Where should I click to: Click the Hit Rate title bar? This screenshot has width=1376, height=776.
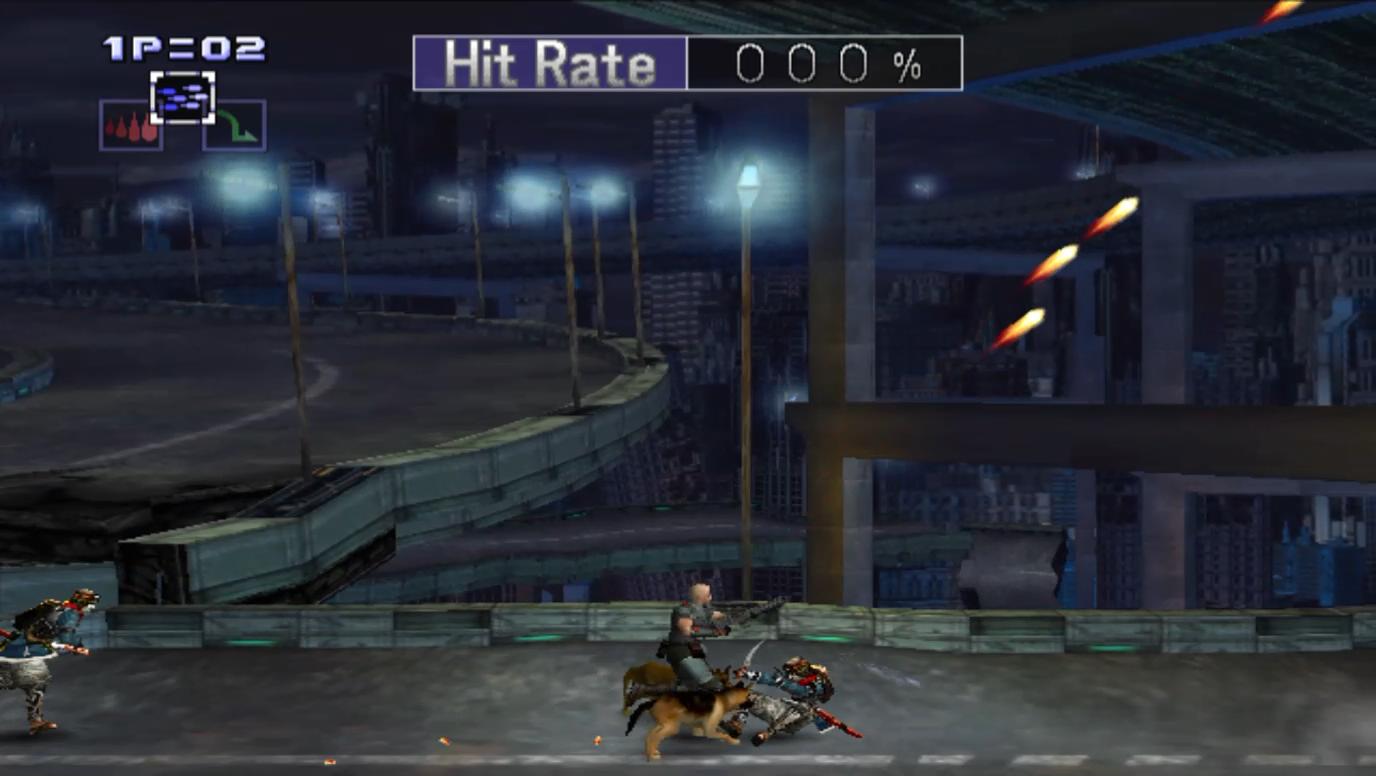(x=550, y=62)
